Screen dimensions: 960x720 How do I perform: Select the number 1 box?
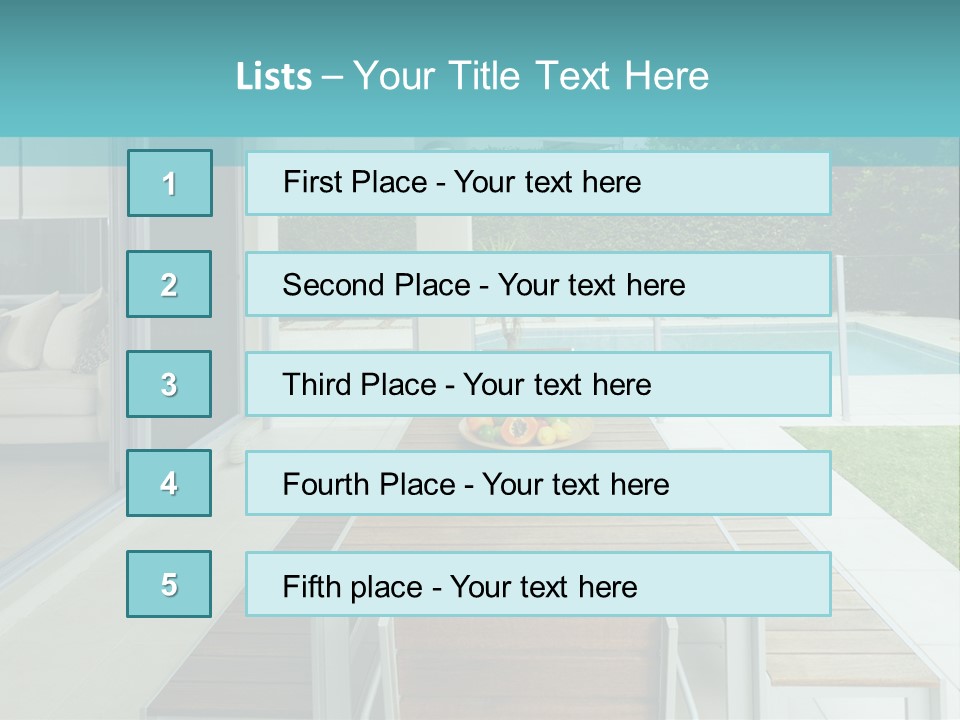(170, 183)
